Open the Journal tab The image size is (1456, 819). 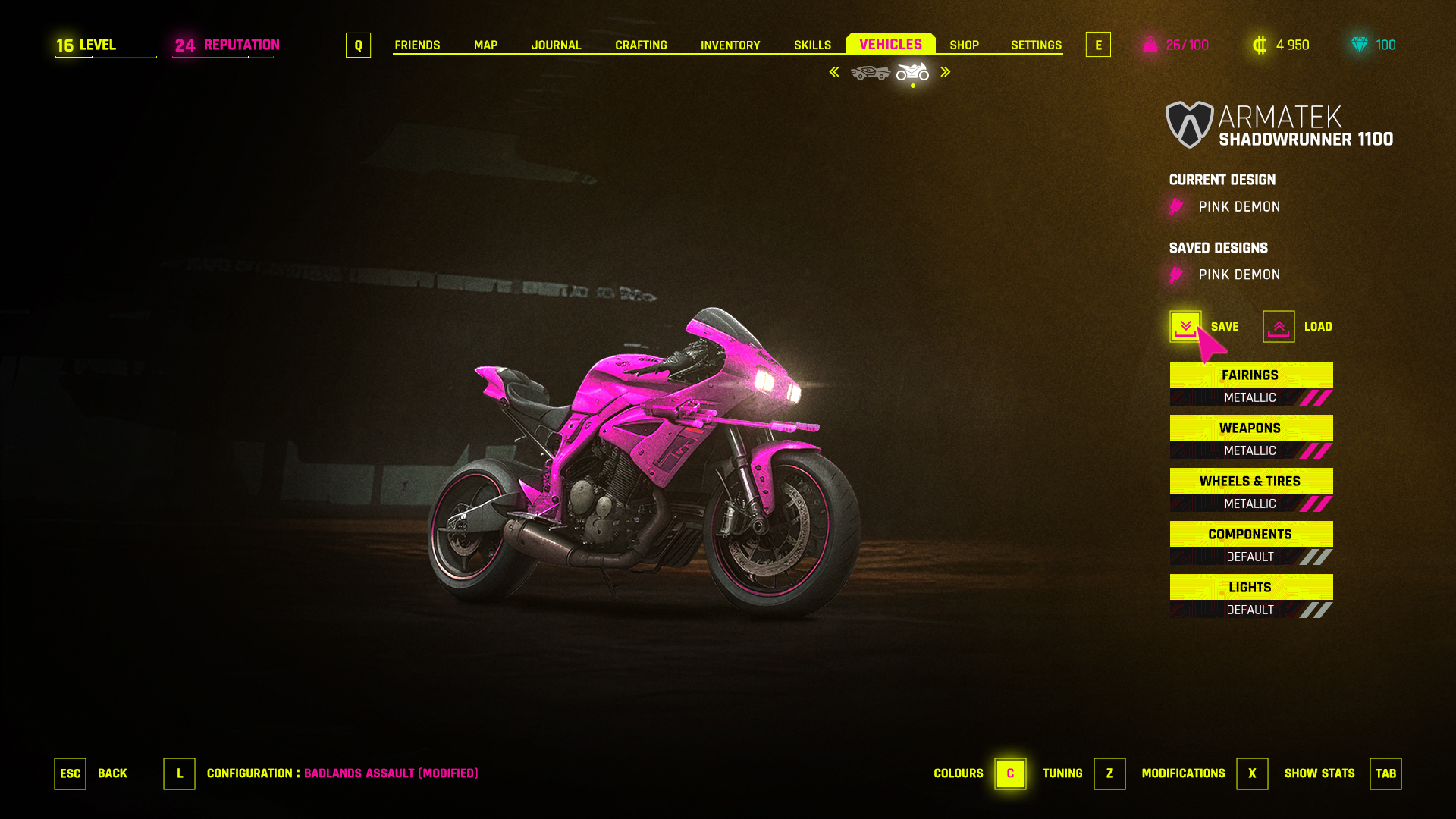point(556,45)
